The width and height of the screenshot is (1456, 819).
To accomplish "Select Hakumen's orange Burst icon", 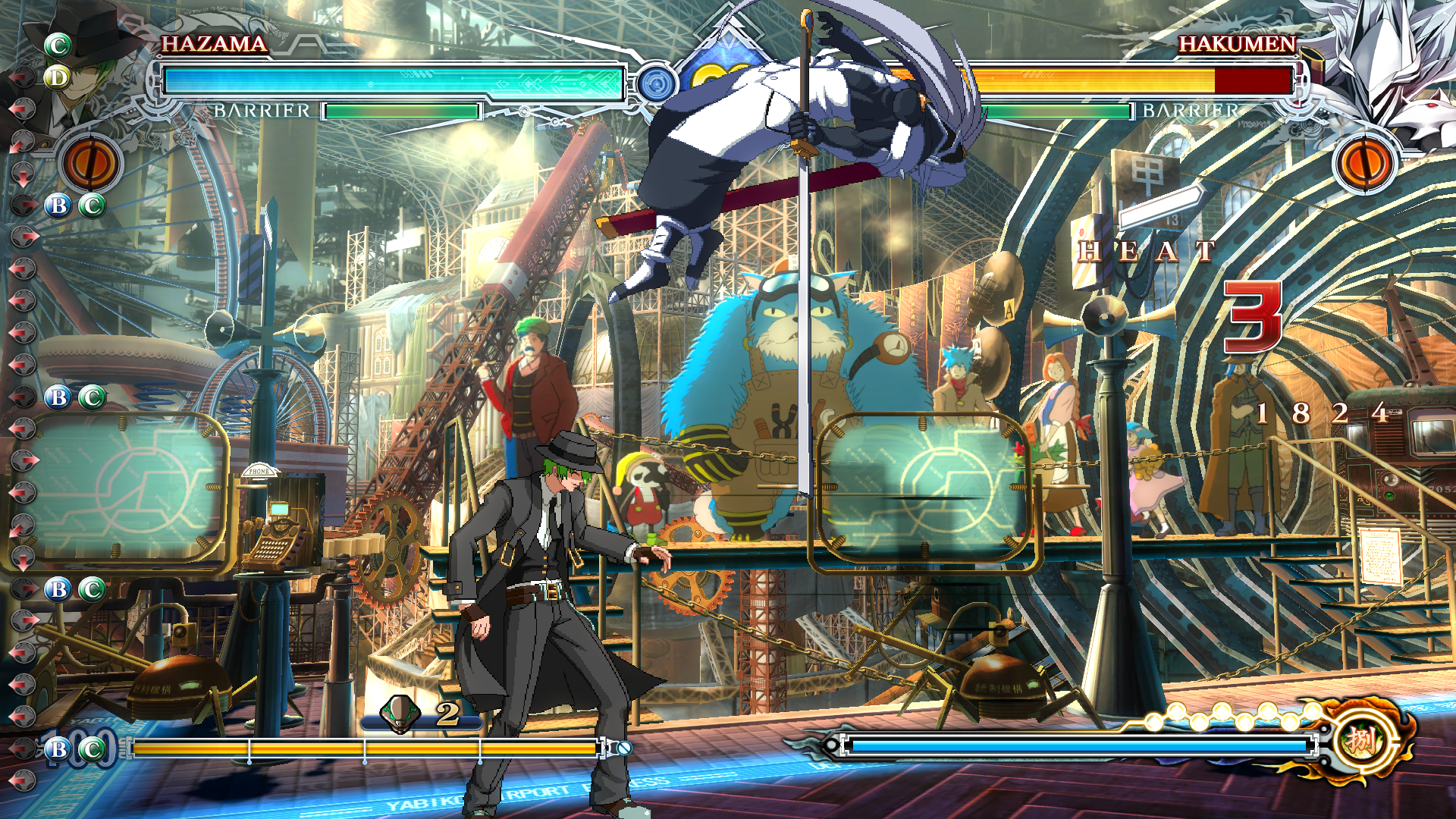I will point(1364,163).
